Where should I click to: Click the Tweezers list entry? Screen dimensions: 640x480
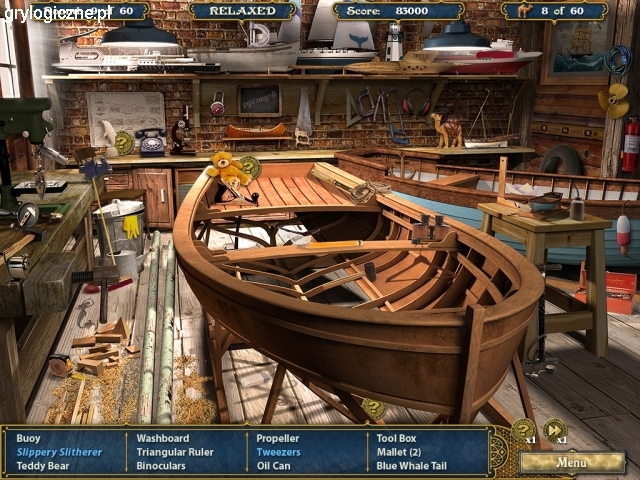pos(278,452)
